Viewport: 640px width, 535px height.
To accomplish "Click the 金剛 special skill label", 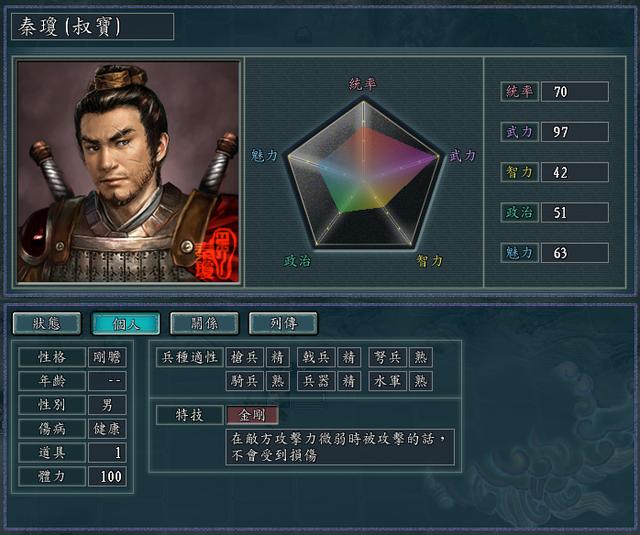I will coord(252,415).
